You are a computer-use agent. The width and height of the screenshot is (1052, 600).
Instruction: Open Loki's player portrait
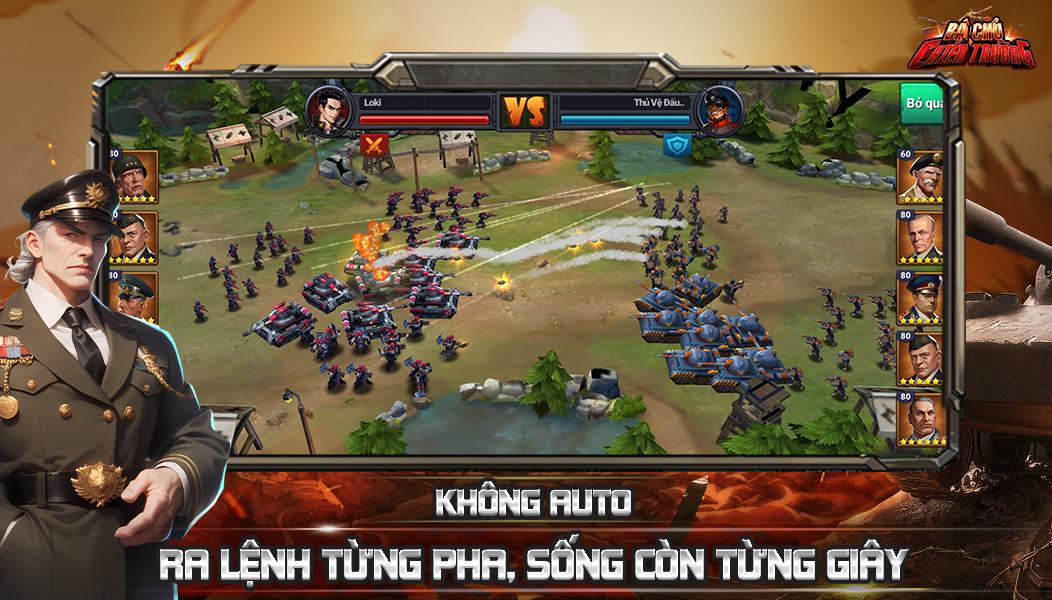click(328, 109)
